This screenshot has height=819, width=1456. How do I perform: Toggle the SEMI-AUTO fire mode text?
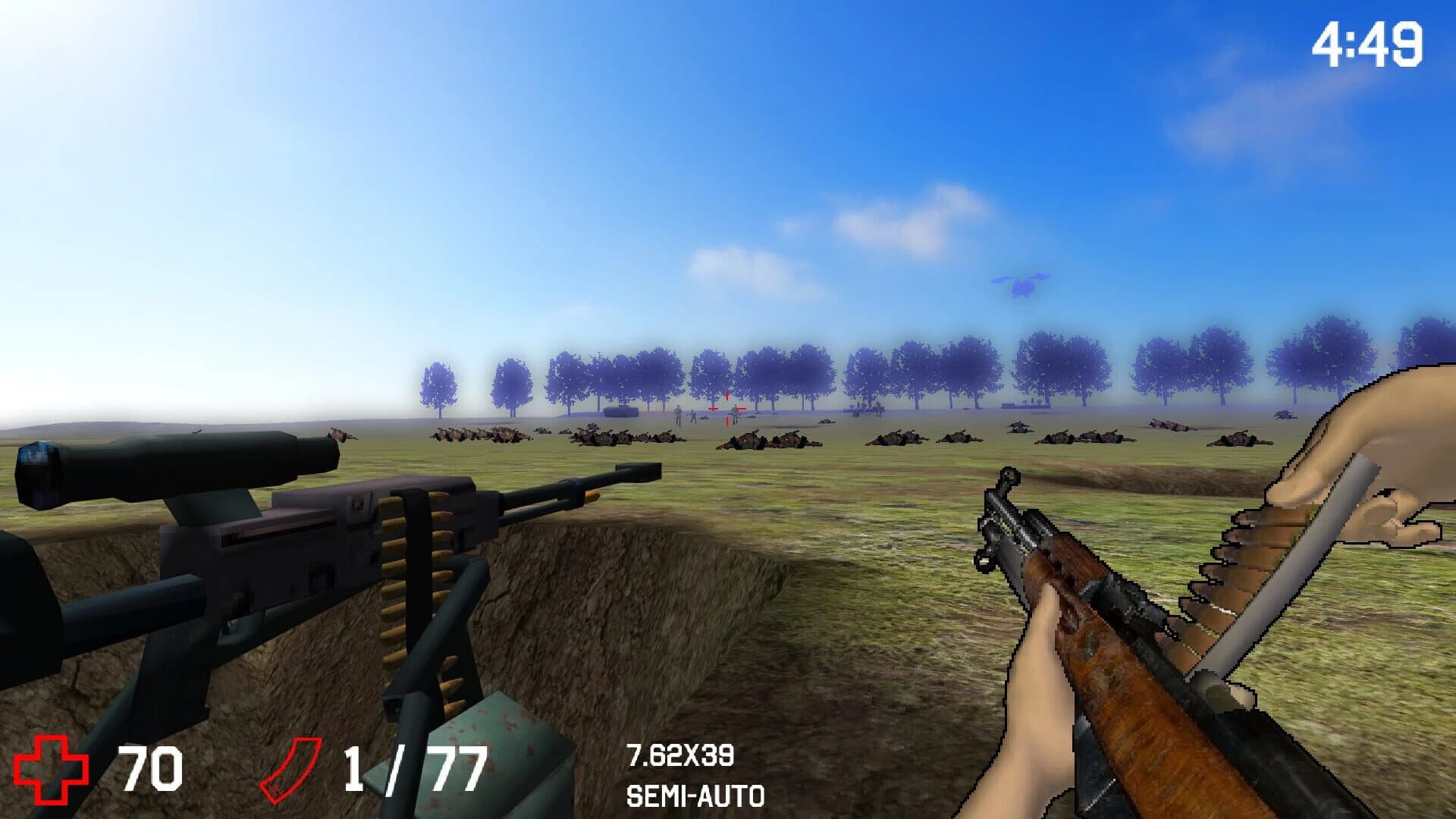point(695,796)
